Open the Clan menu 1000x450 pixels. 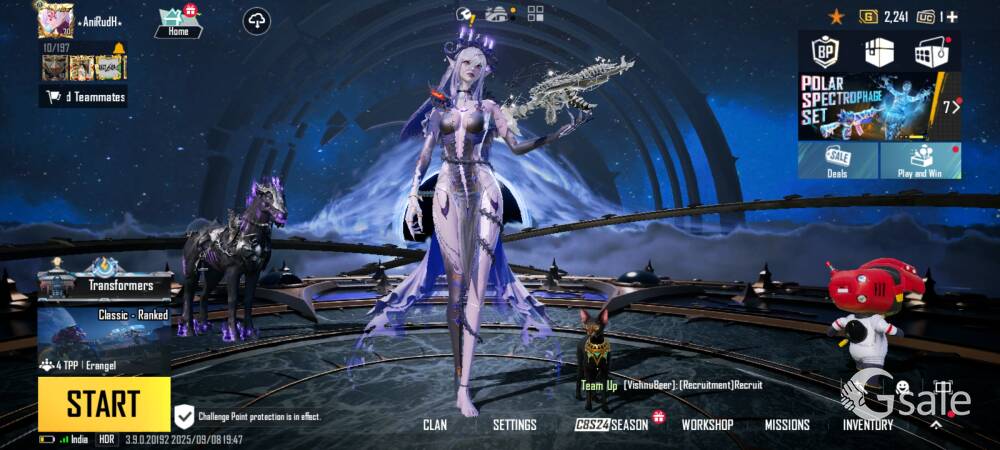point(435,425)
